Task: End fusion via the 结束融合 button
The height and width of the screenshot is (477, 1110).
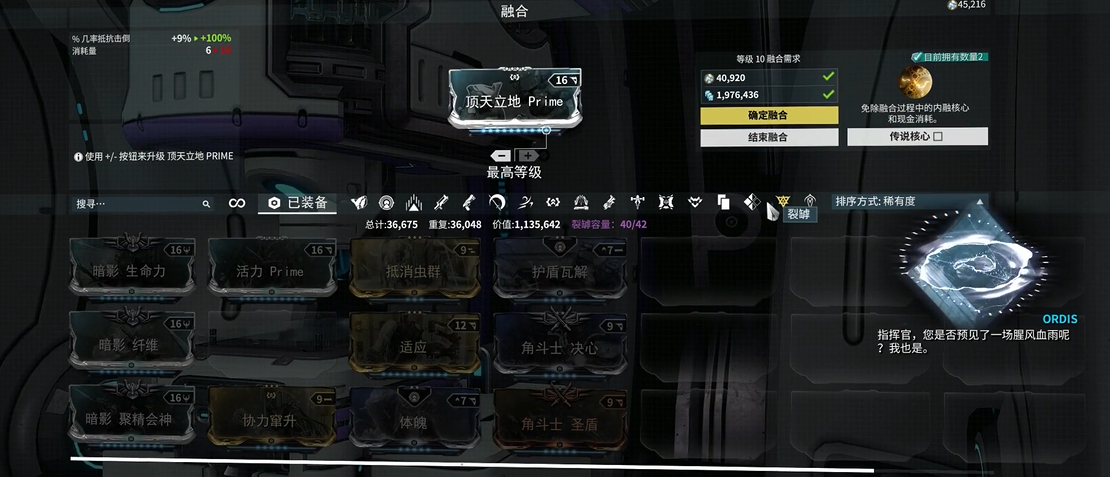Action: point(768,137)
